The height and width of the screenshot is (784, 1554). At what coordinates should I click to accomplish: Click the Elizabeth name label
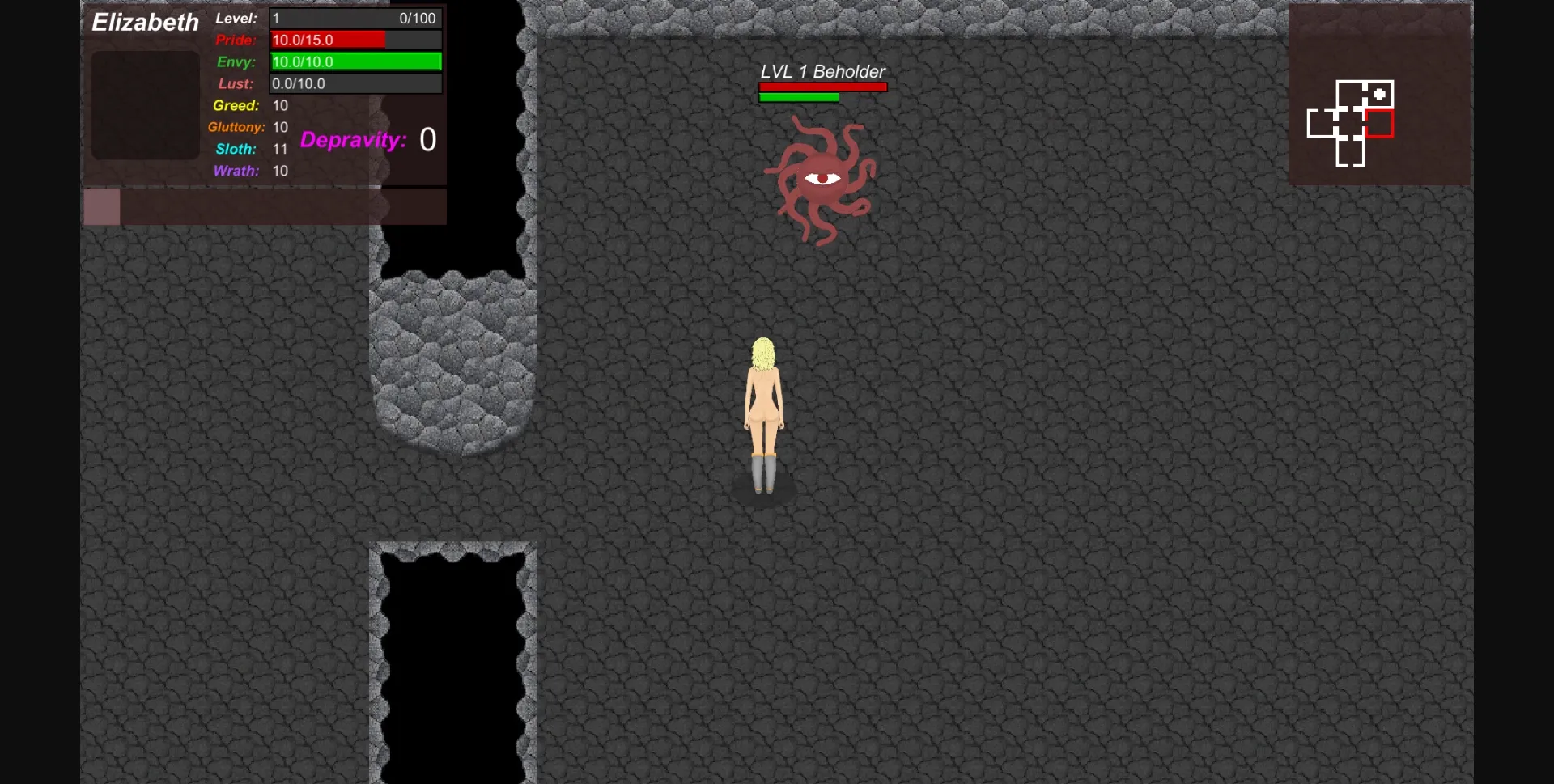[x=145, y=22]
